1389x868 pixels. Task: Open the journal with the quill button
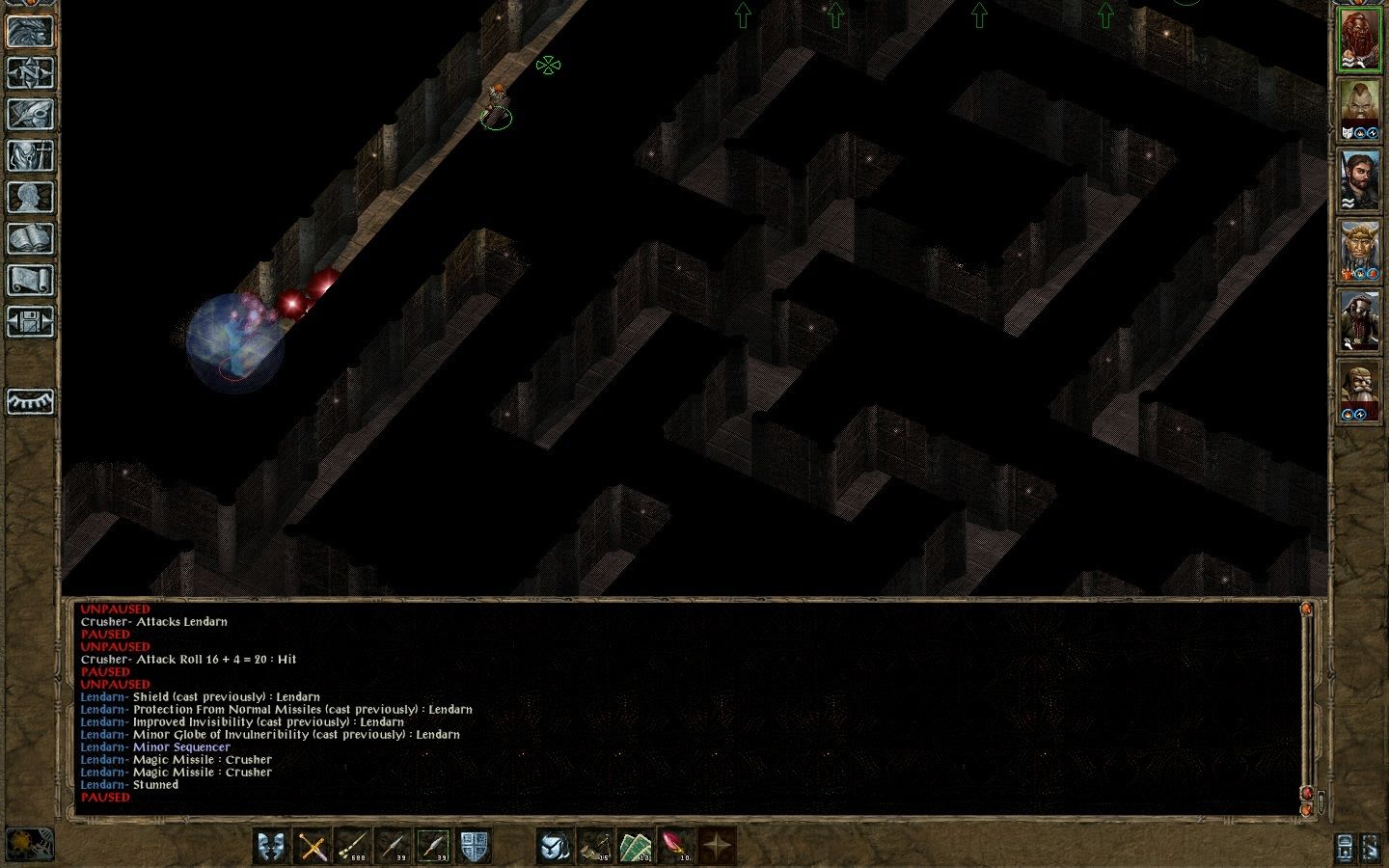coord(30,115)
